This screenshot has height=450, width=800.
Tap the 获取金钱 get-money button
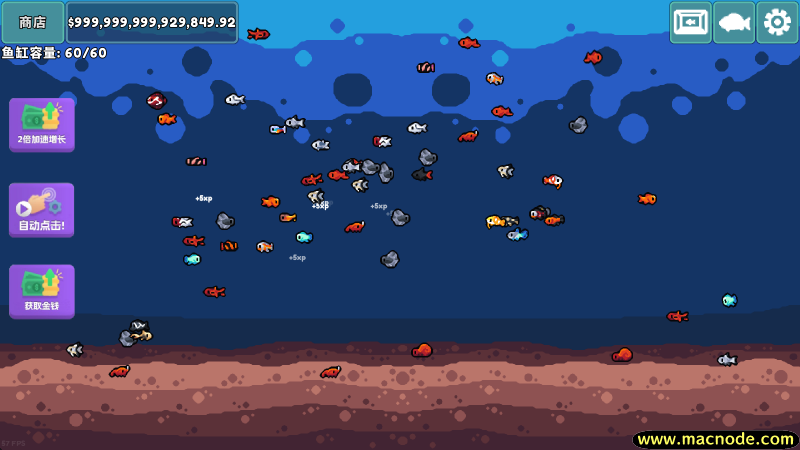coord(42,291)
